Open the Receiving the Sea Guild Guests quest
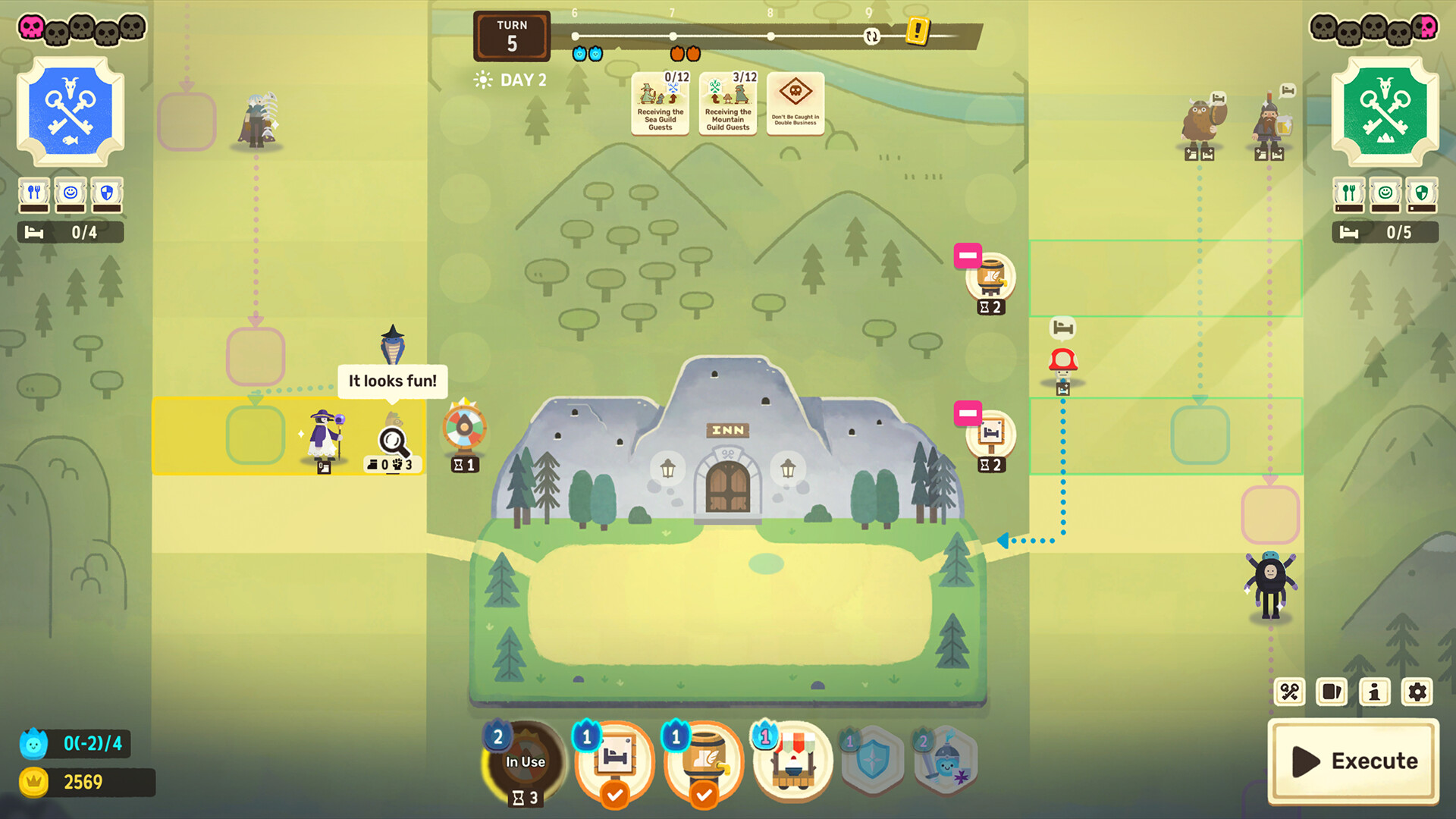This screenshot has width=1456, height=819. [x=659, y=102]
